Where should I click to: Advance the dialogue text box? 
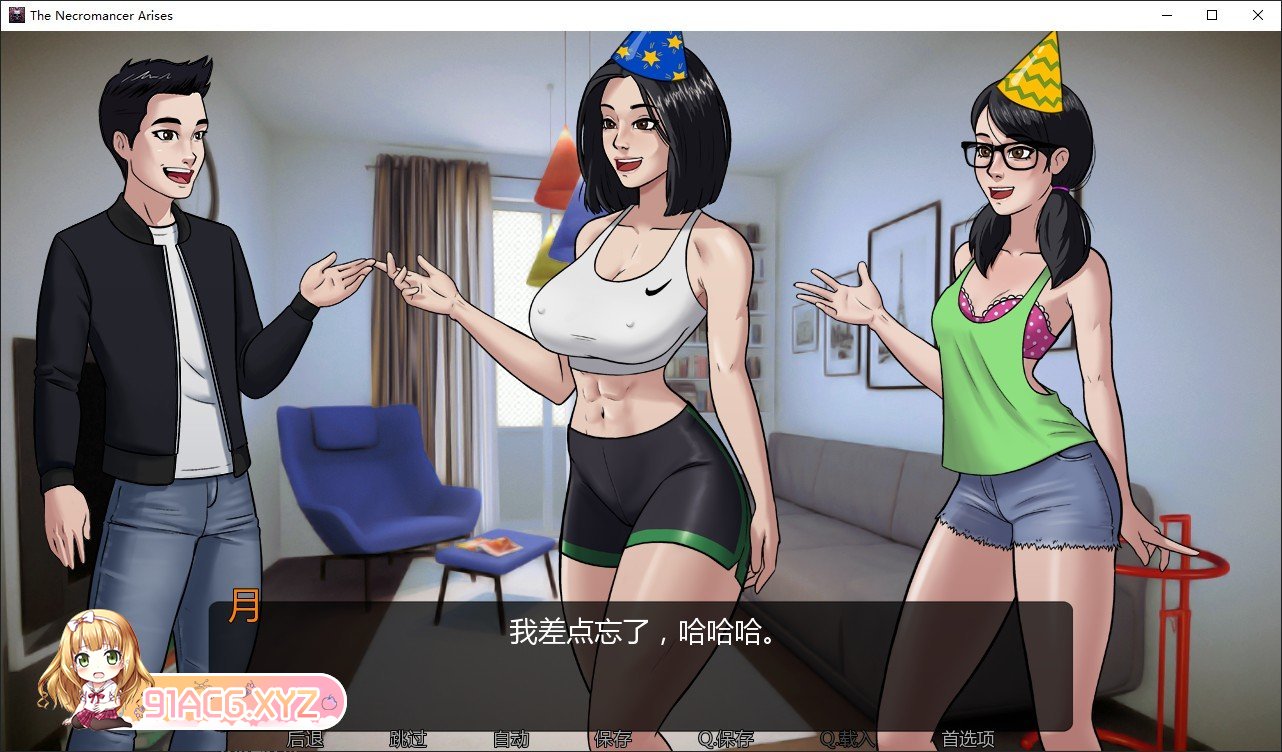click(x=640, y=660)
